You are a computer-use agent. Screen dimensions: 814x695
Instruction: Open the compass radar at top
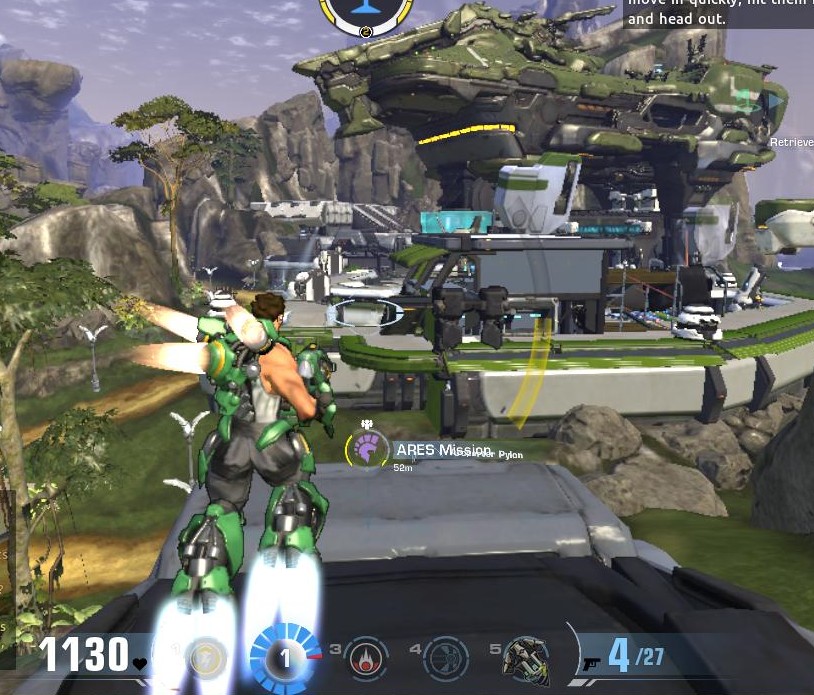[x=366, y=12]
